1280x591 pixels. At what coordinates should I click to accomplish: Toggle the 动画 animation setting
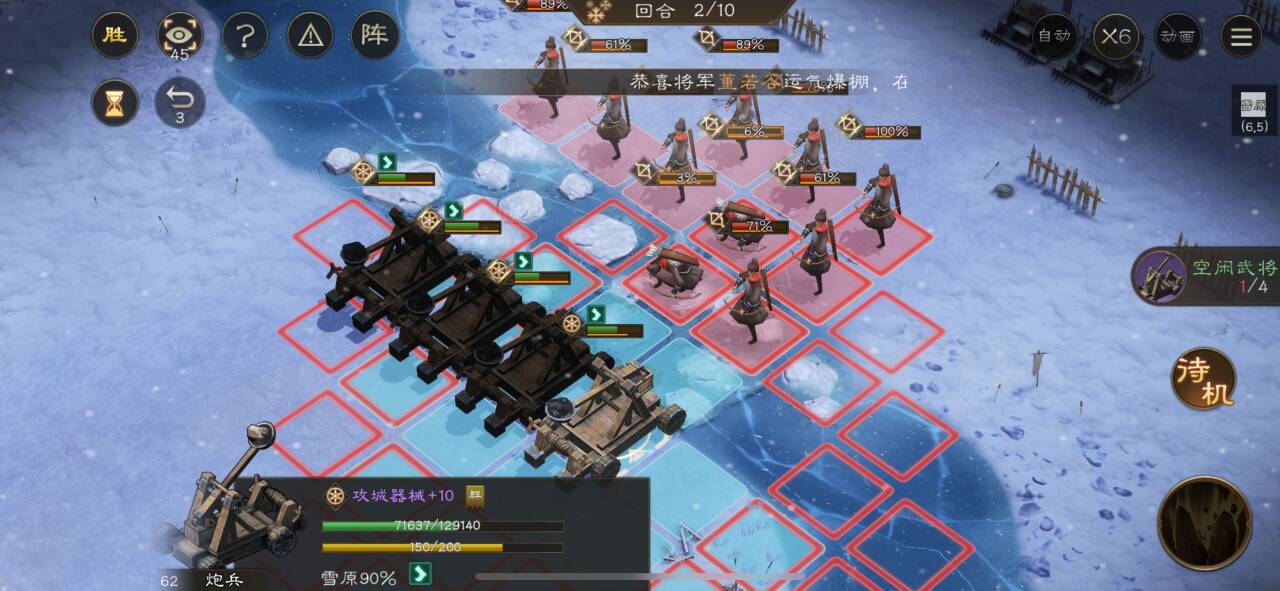coord(1178,36)
